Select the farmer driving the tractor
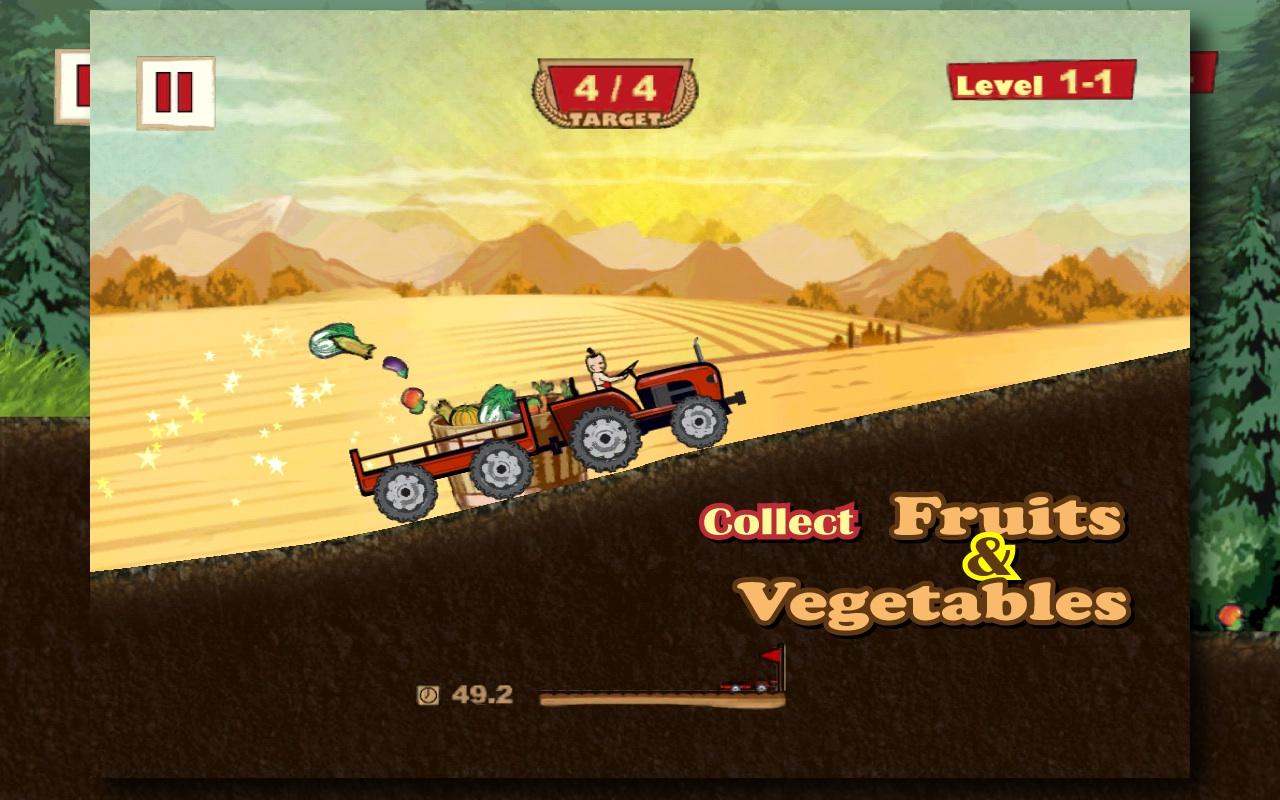Image resolution: width=1280 pixels, height=800 pixels. [x=596, y=370]
